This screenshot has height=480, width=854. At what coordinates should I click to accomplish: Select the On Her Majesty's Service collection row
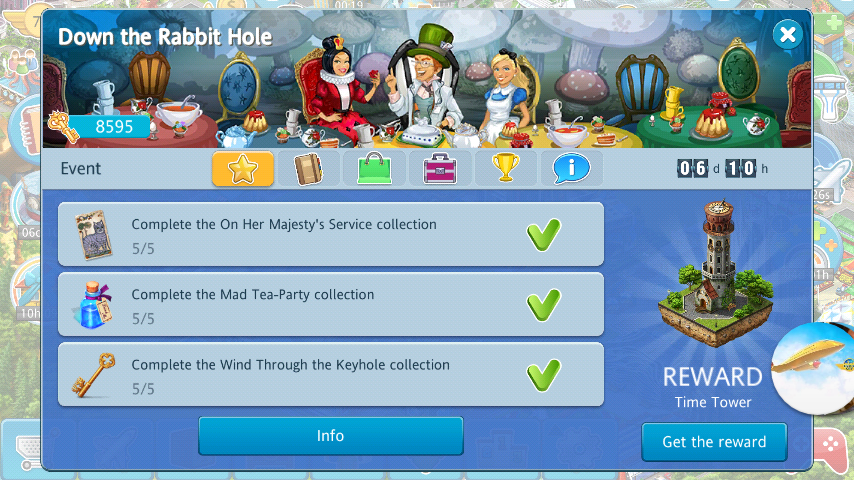(330, 234)
